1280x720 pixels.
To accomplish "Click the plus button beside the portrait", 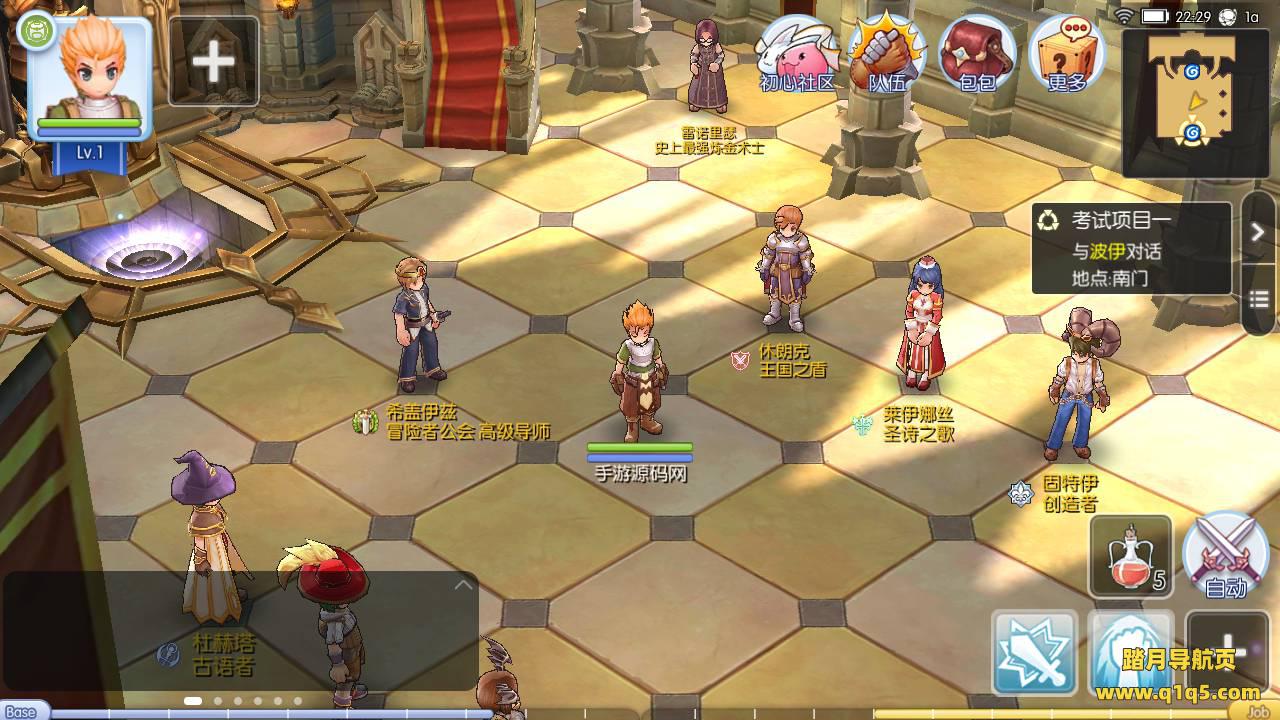I will coord(214,62).
